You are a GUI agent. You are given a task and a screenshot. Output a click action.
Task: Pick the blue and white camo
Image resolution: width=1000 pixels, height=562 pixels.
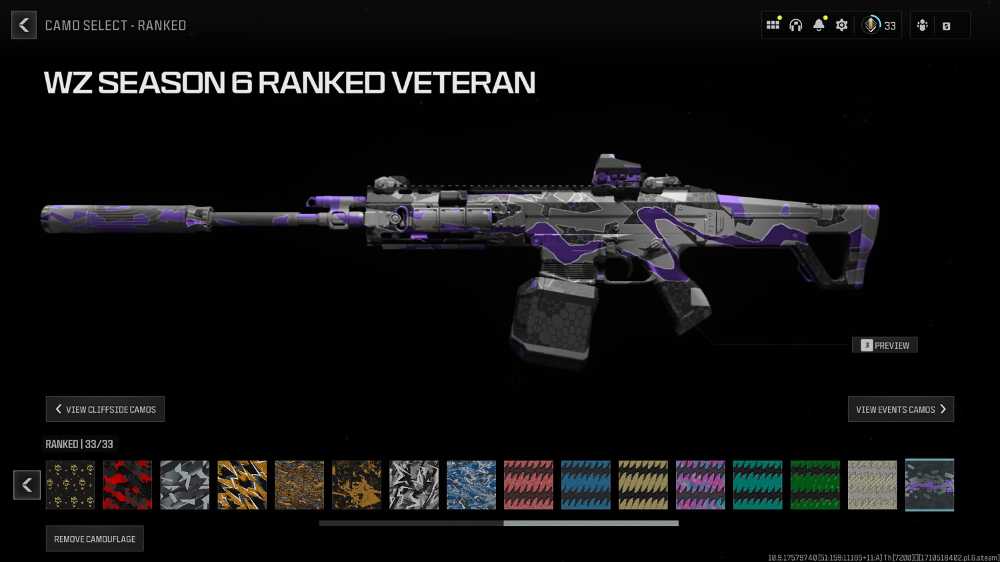click(x=471, y=485)
